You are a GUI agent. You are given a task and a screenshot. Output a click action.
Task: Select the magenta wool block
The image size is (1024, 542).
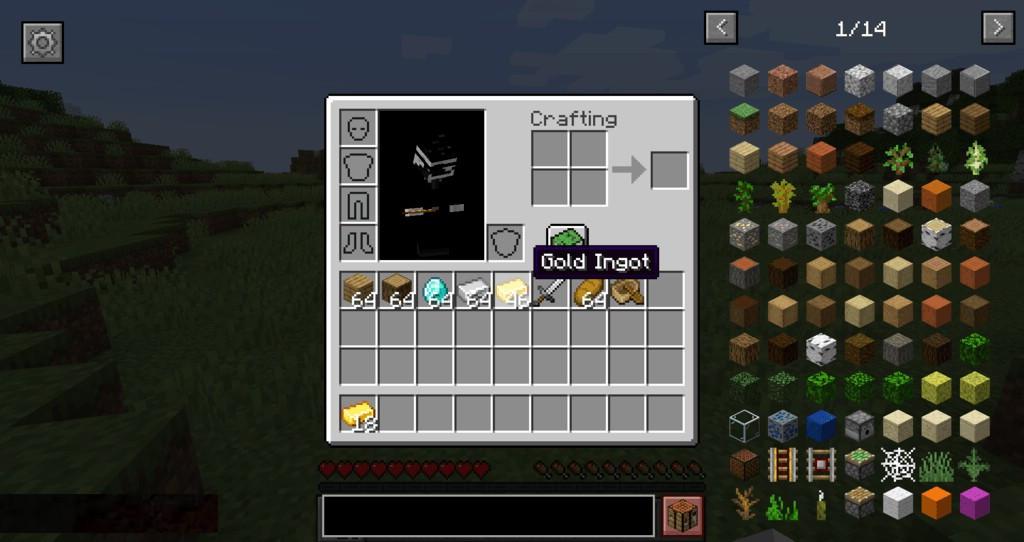975,502
